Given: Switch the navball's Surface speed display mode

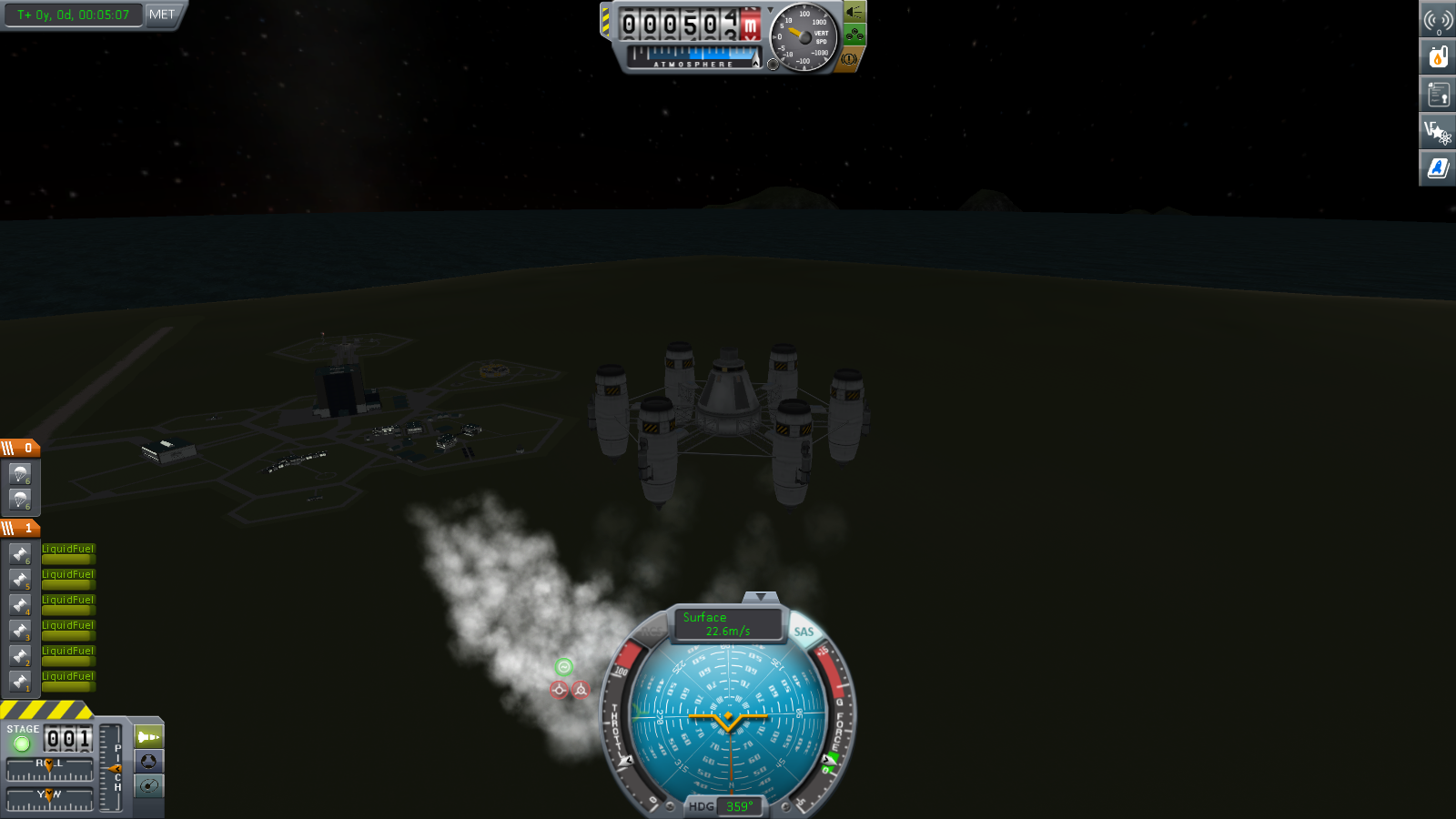Looking at the screenshot, I should 727,623.
